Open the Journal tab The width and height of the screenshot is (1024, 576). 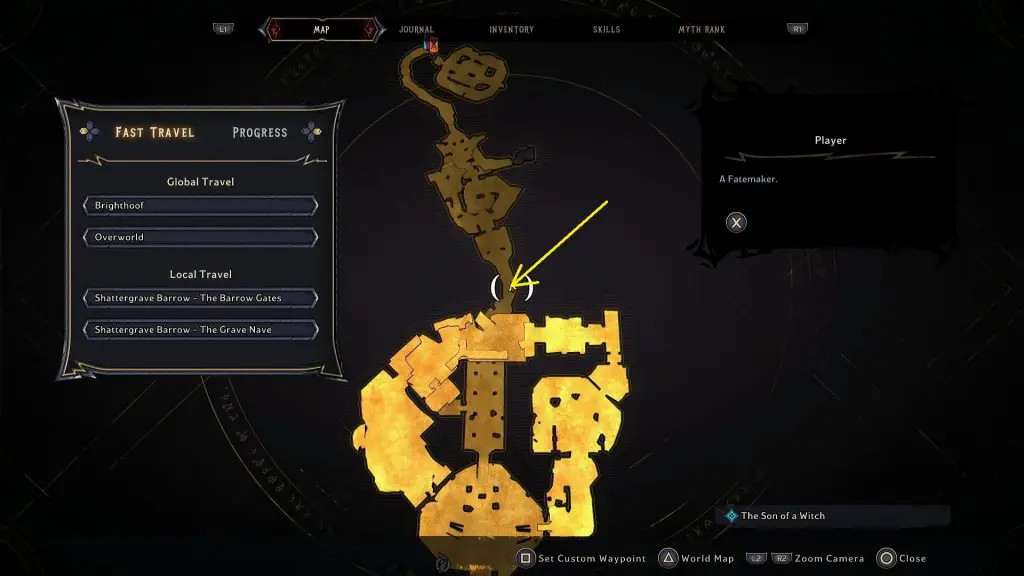(416, 30)
